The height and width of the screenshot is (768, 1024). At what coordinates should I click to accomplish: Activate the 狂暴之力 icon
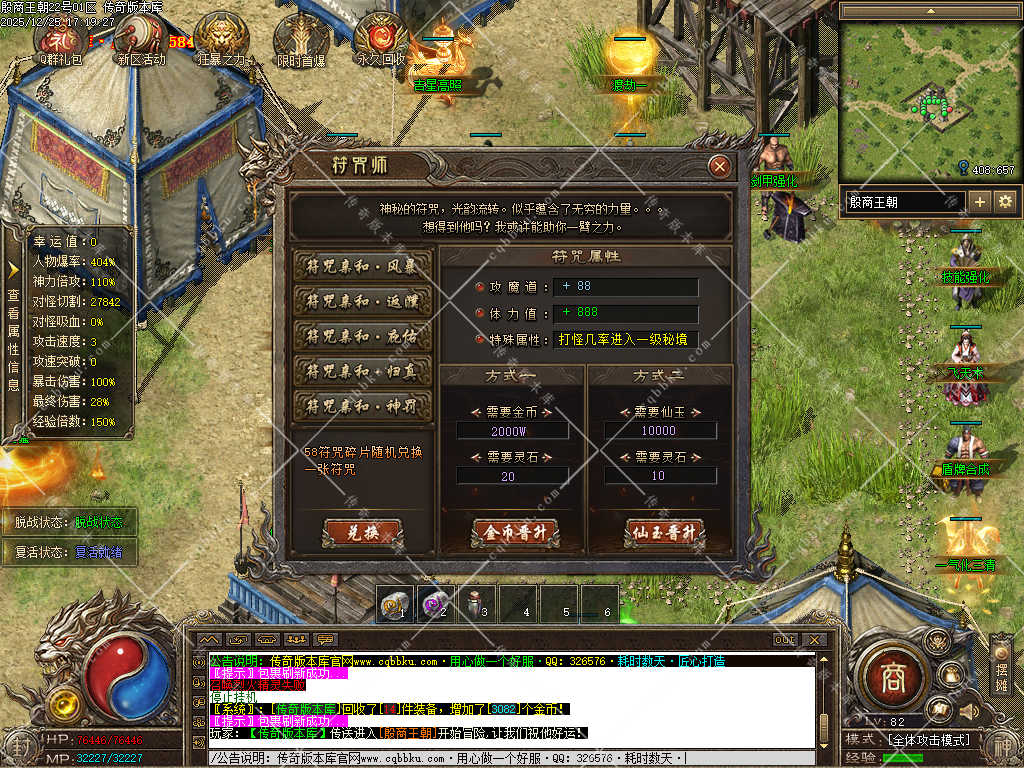point(220,38)
